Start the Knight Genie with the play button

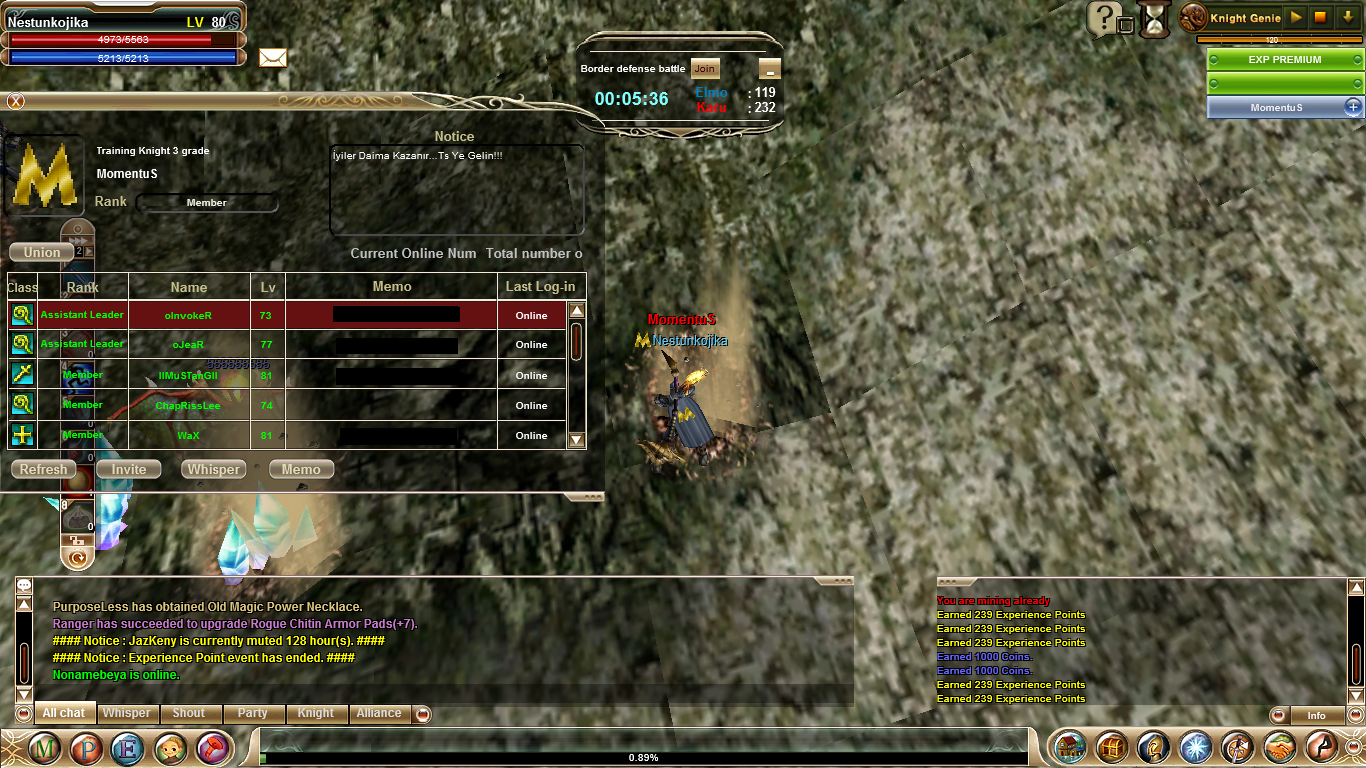(x=1296, y=18)
